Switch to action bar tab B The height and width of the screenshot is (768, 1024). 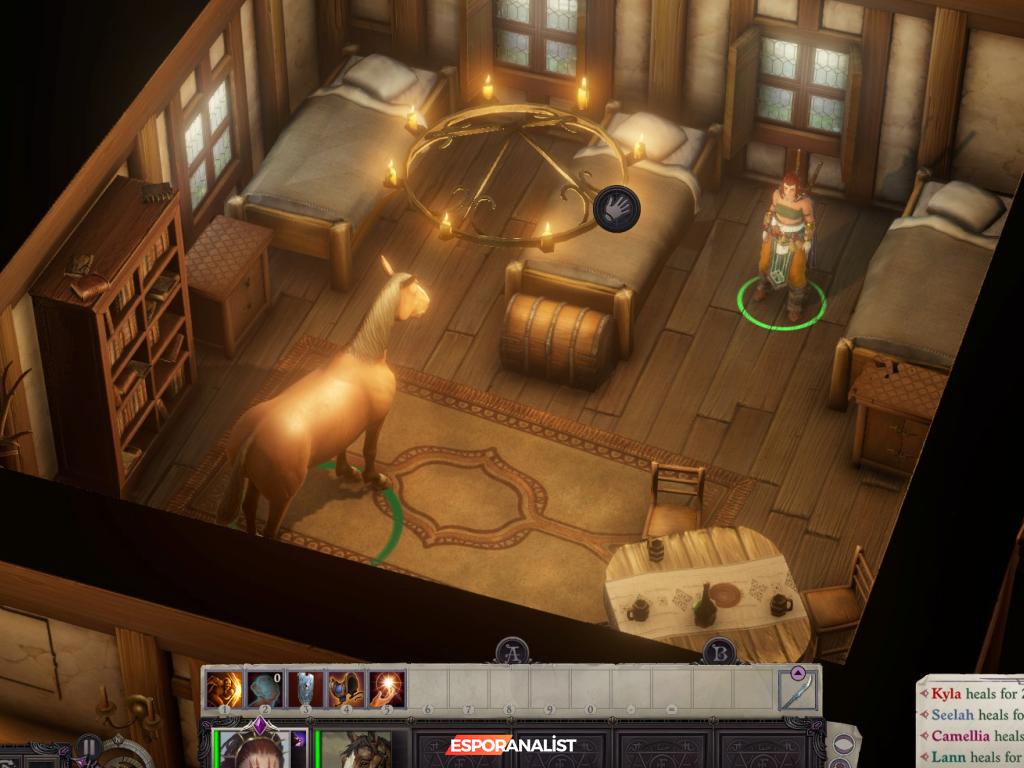718,652
